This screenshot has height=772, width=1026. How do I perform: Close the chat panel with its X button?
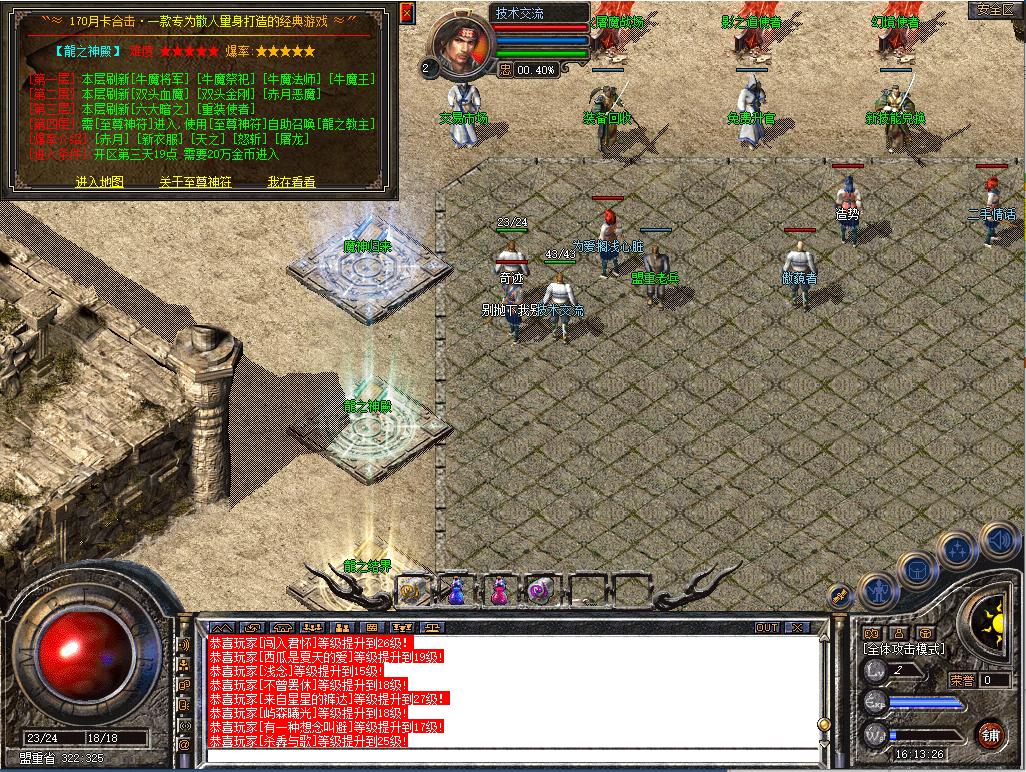pyautogui.click(x=797, y=628)
